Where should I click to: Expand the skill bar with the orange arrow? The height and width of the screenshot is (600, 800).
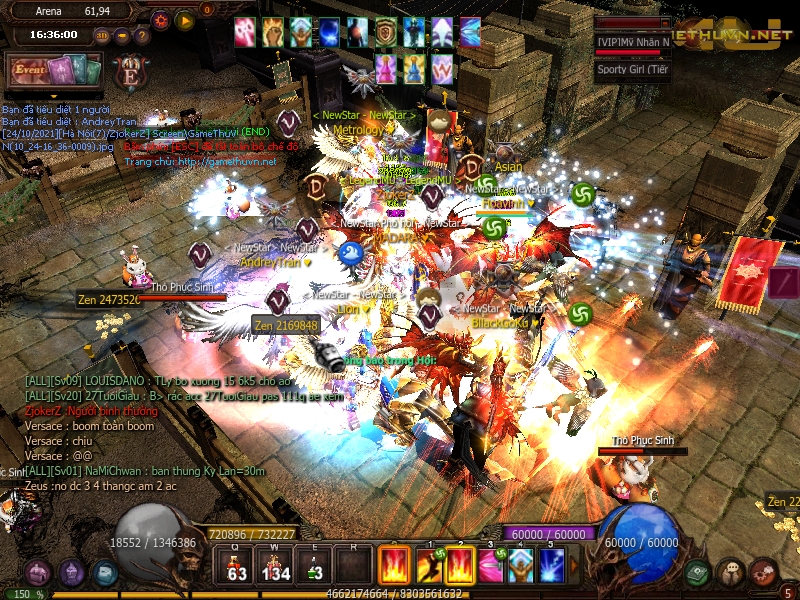573,566
